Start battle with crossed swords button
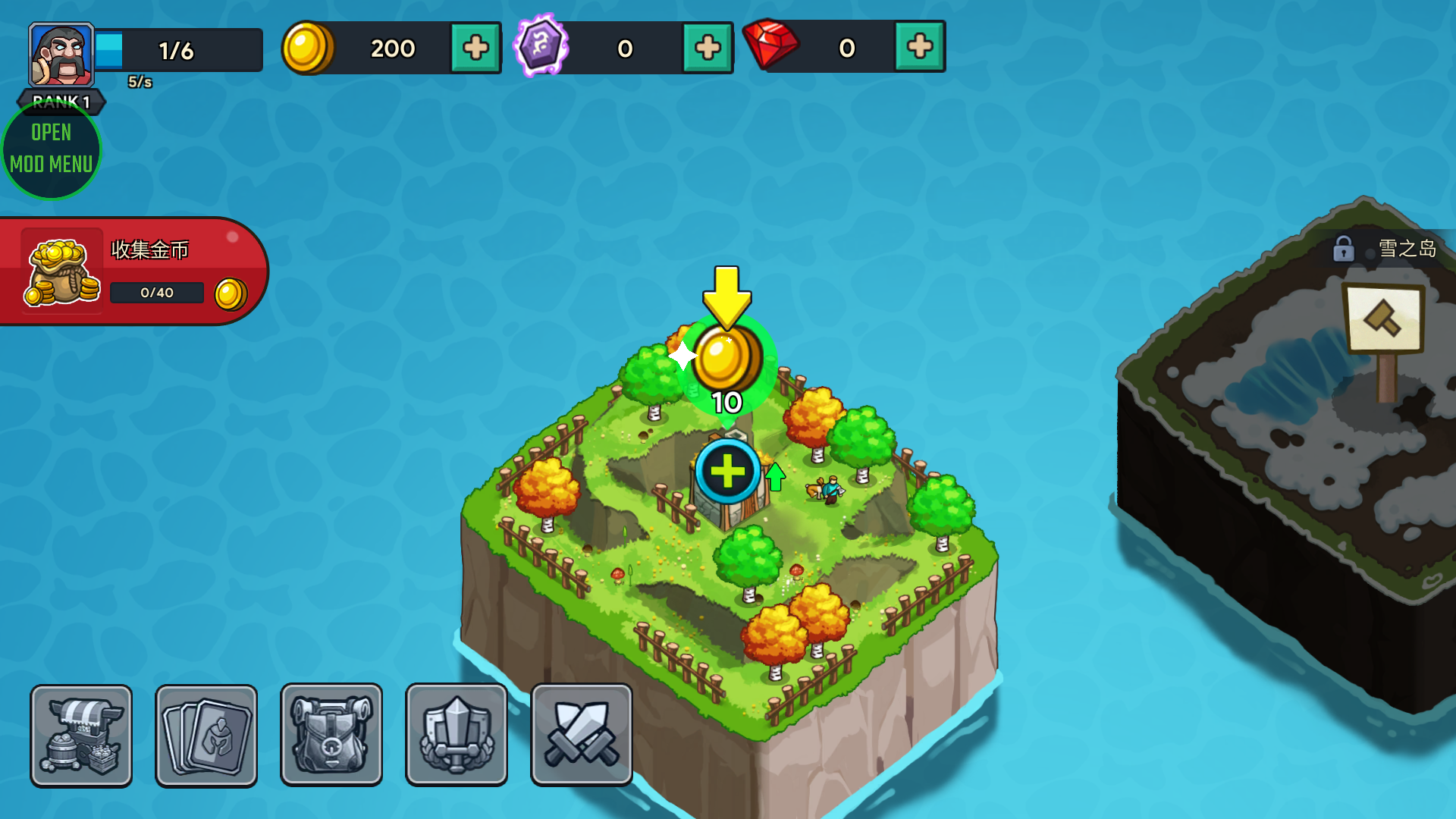Viewport: 1456px width, 819px height. click(582, 735)
